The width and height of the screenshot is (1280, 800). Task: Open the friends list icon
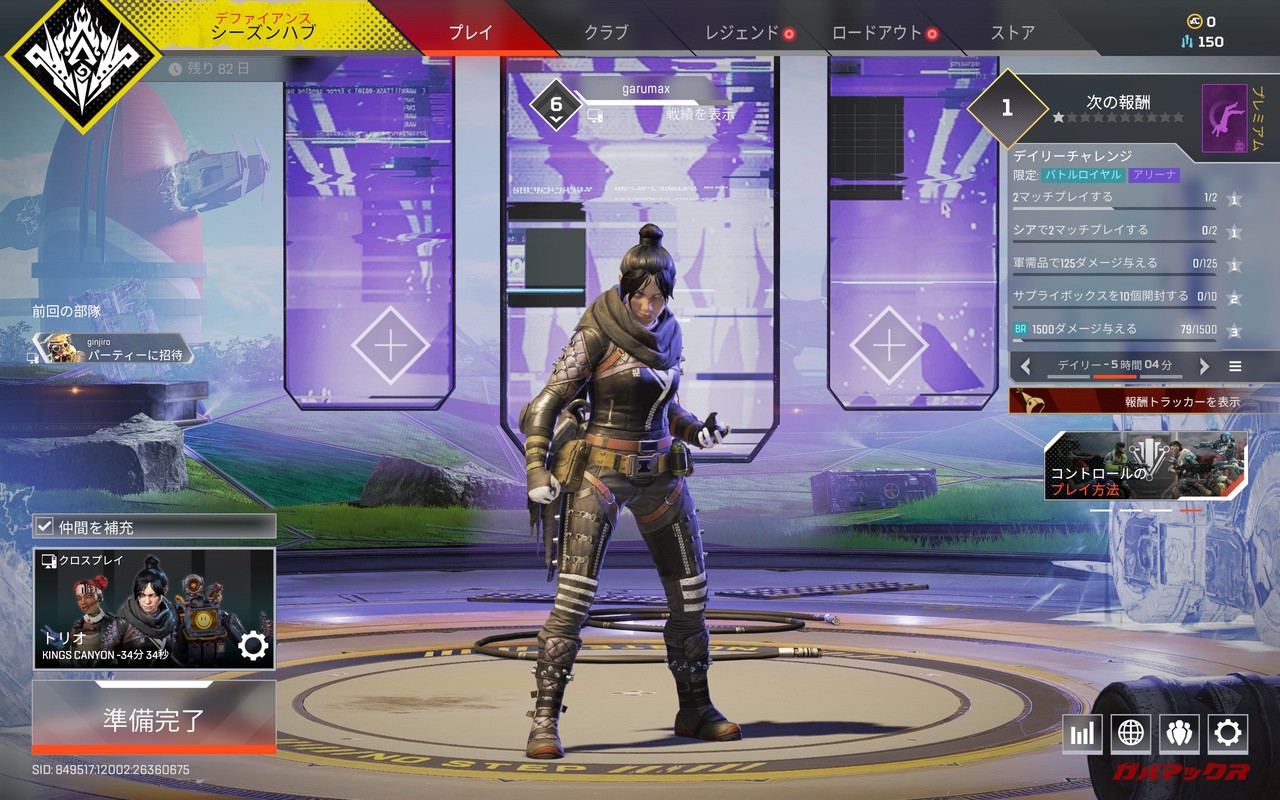pos(1179,734)
